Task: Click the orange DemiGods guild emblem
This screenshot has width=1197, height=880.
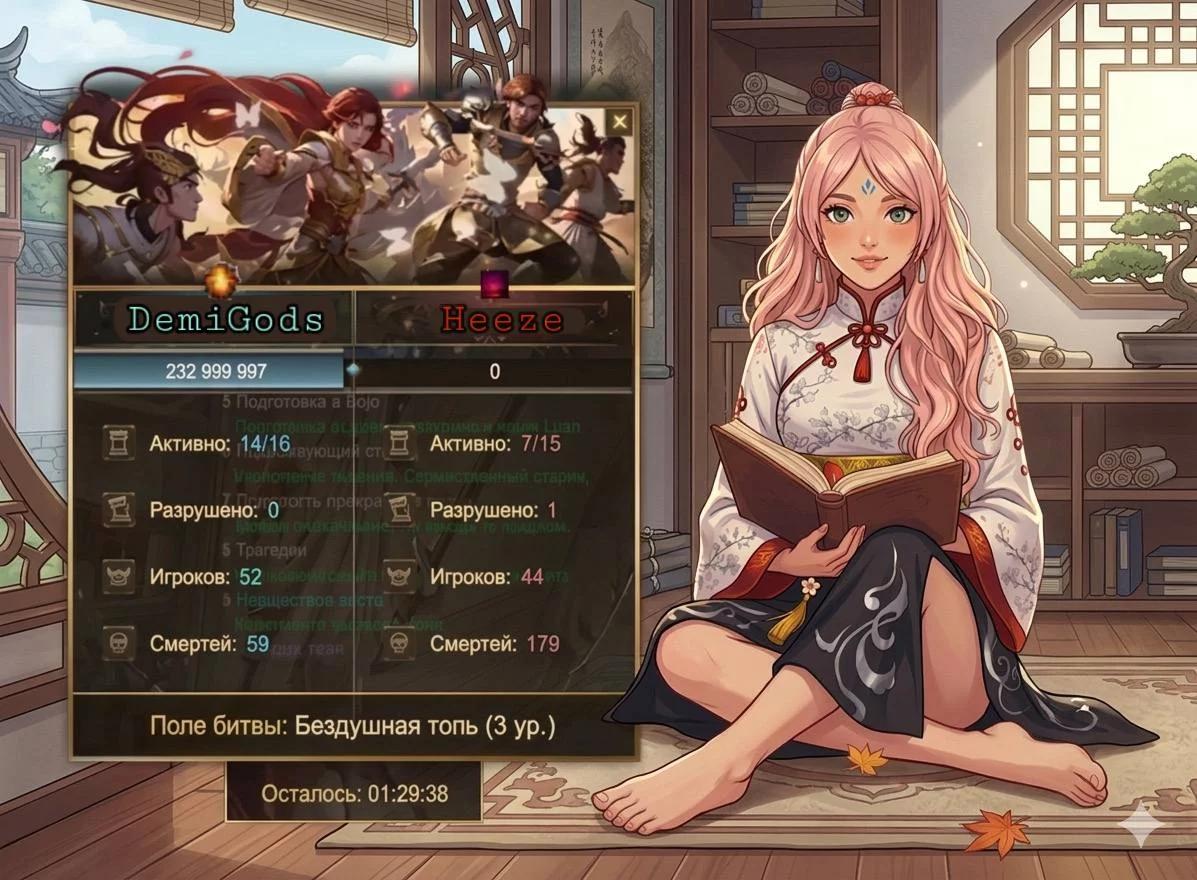Action: pos(218,284)
